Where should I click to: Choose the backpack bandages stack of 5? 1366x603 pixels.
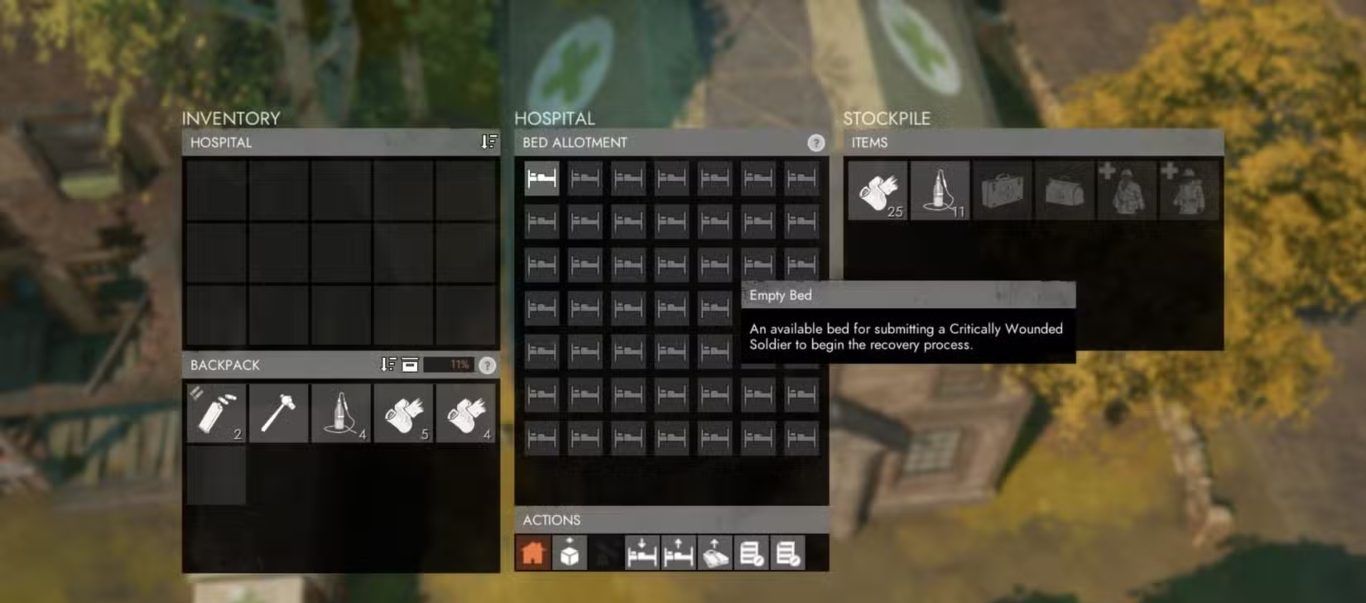(403, 413)
